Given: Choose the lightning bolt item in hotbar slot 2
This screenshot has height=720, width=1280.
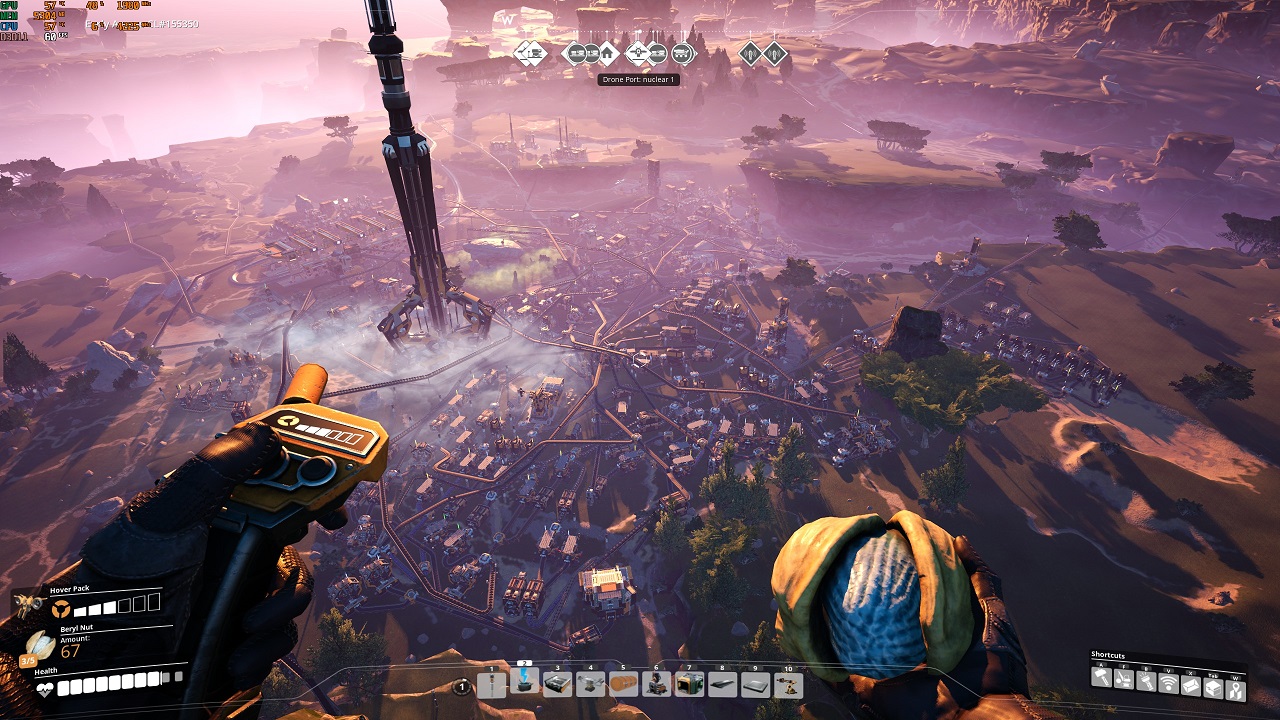Looking at the screenshot, I should (524, 681).
